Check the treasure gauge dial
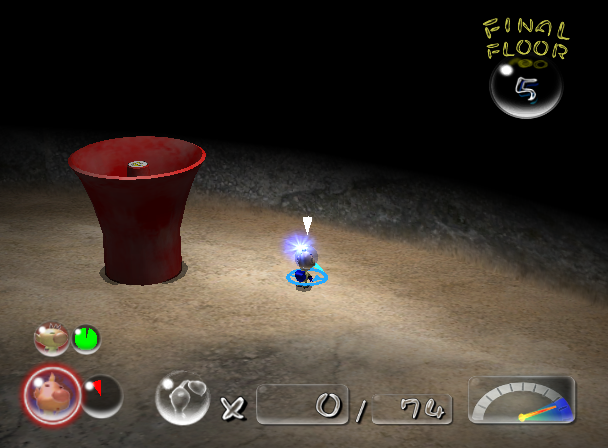Viewport: 608px width, 448px height. [x=521, y=400]
